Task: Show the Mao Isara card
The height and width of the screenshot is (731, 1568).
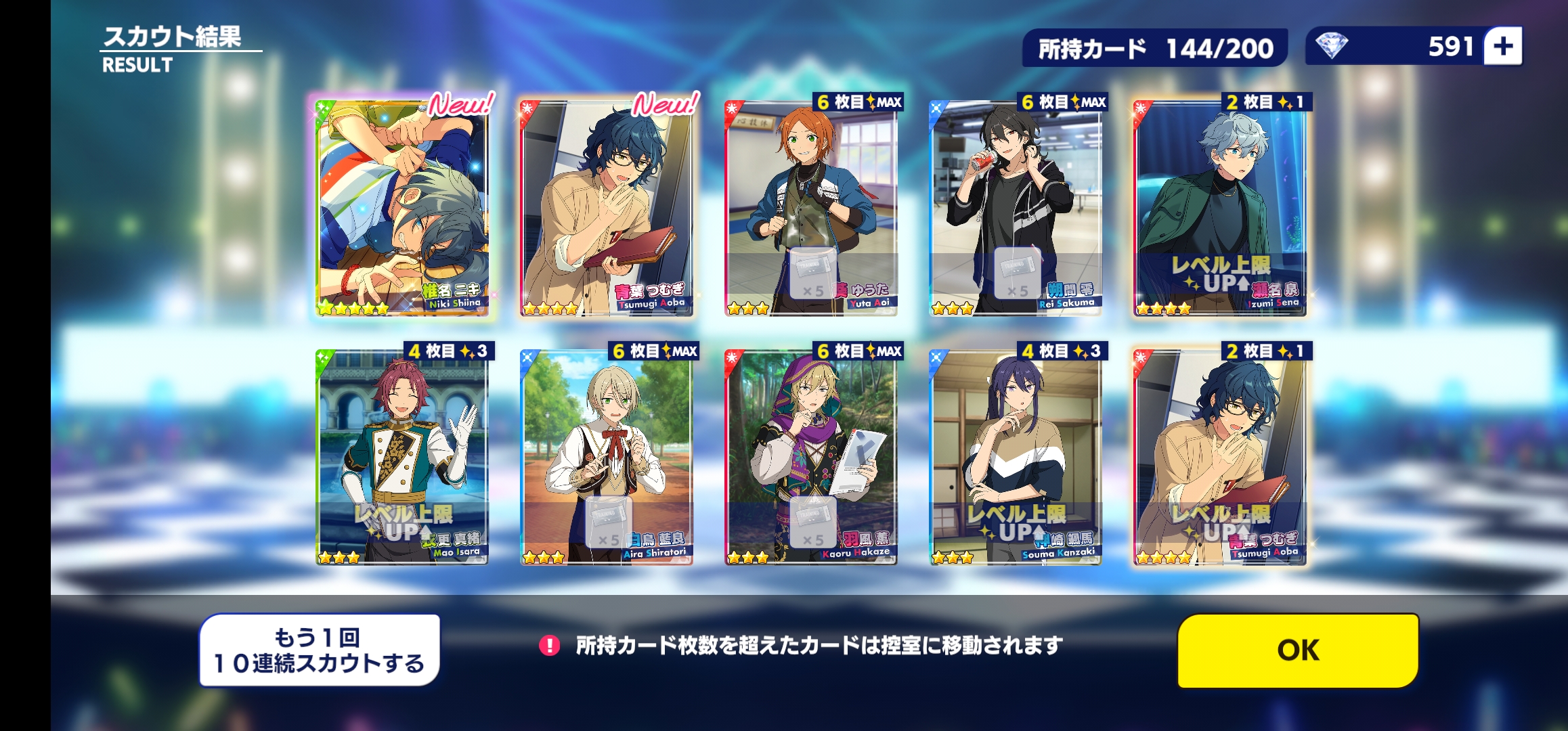Action: pos(402,457)
